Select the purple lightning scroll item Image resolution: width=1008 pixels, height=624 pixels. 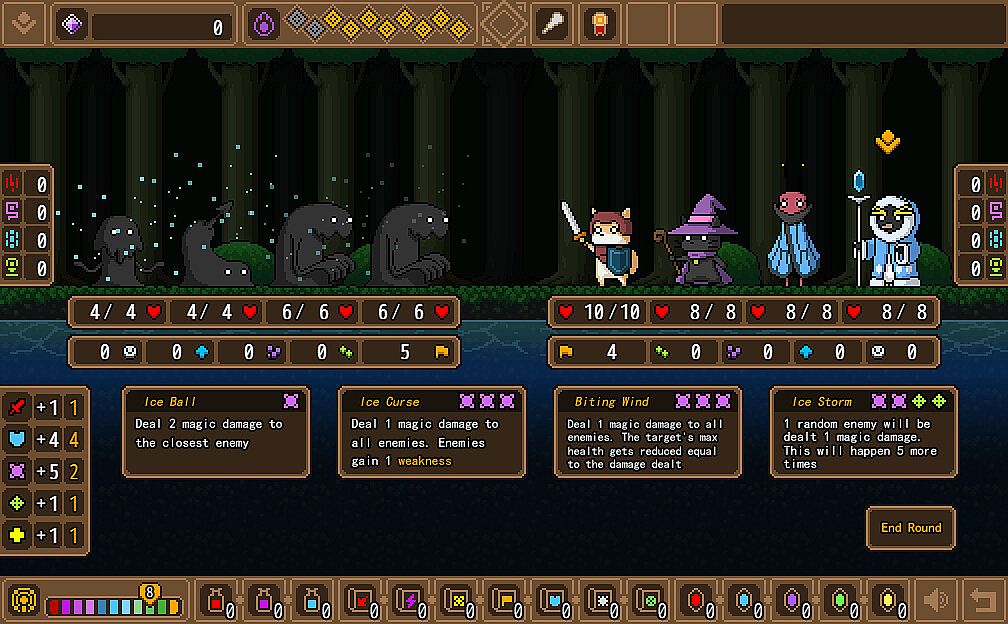(408, 600)
